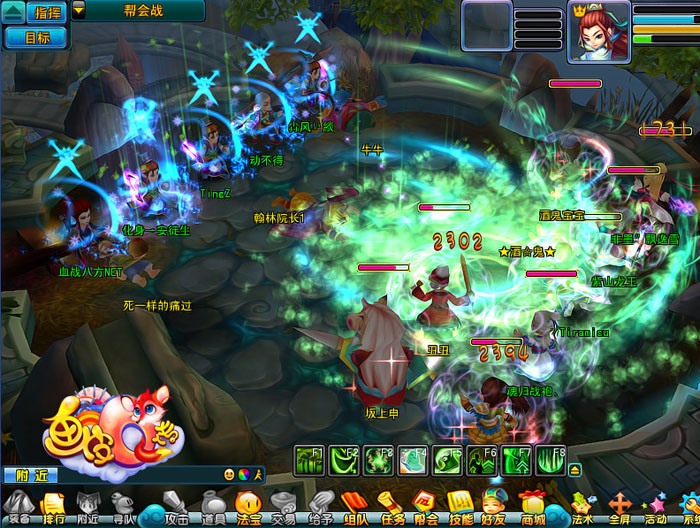Activate the F1 skill slot
The width and height of the screenshot is (700, 528).
coord(309,461)
